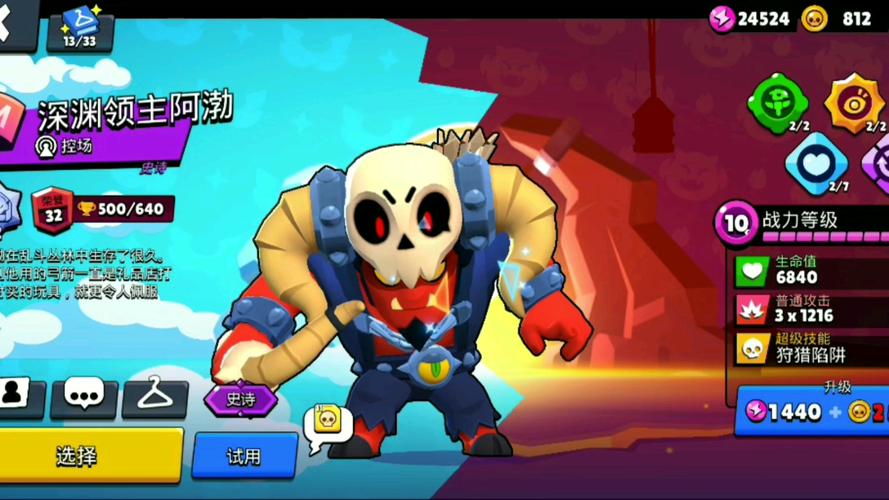889x500 pixels.
Task: View the 超级技能 super skill row
Action: 810,348
